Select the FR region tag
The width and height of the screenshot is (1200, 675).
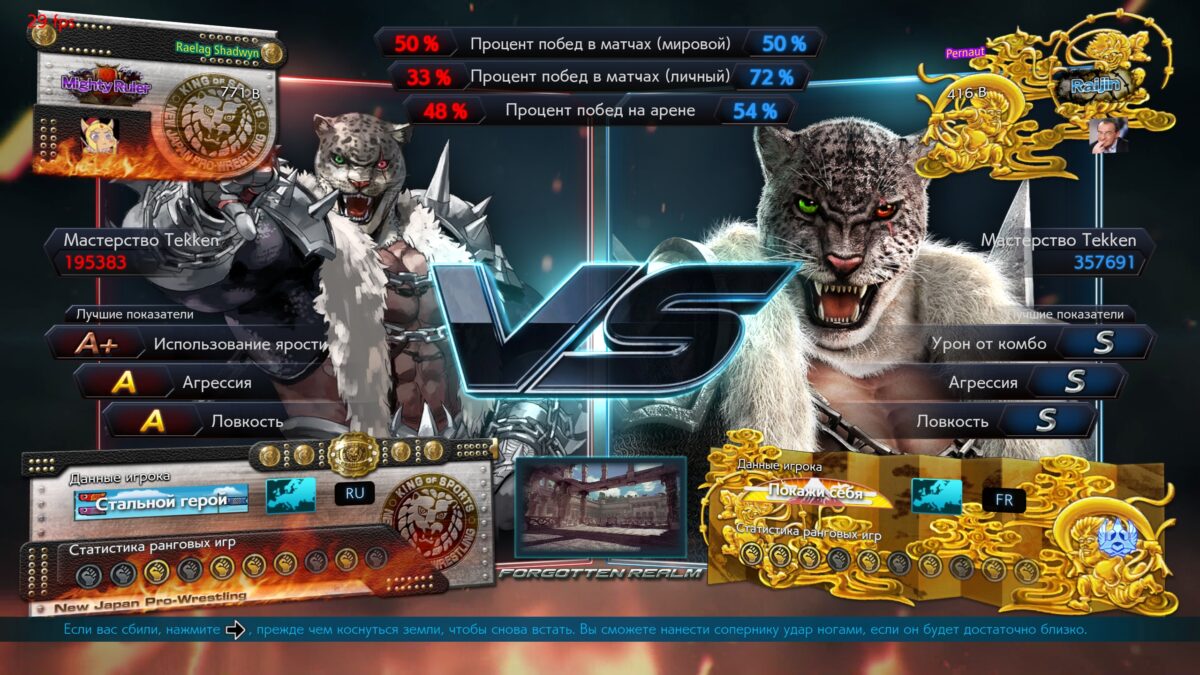(x=1002, y=499)
